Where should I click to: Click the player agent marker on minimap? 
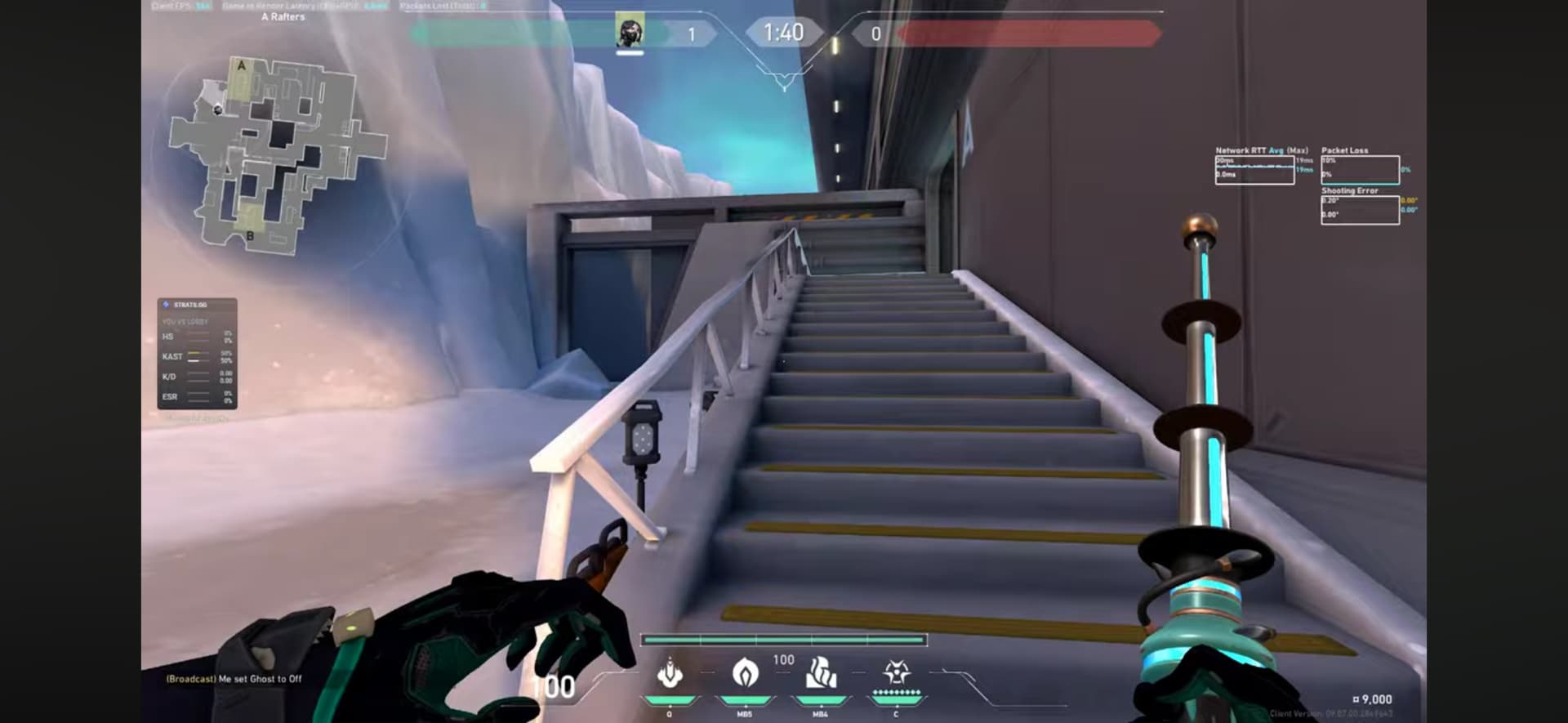[218, 109]
